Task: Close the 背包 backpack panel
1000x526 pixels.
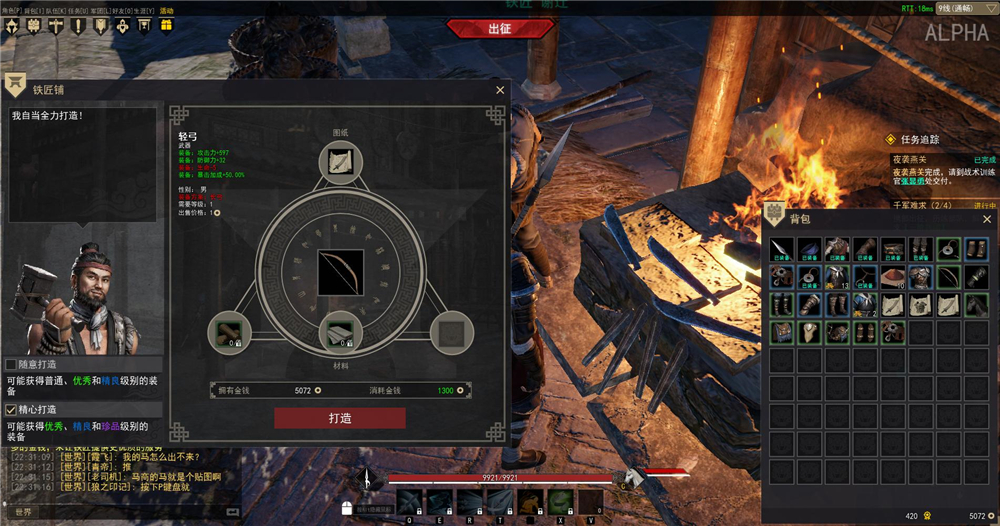Action: click(x=986, y=219)
